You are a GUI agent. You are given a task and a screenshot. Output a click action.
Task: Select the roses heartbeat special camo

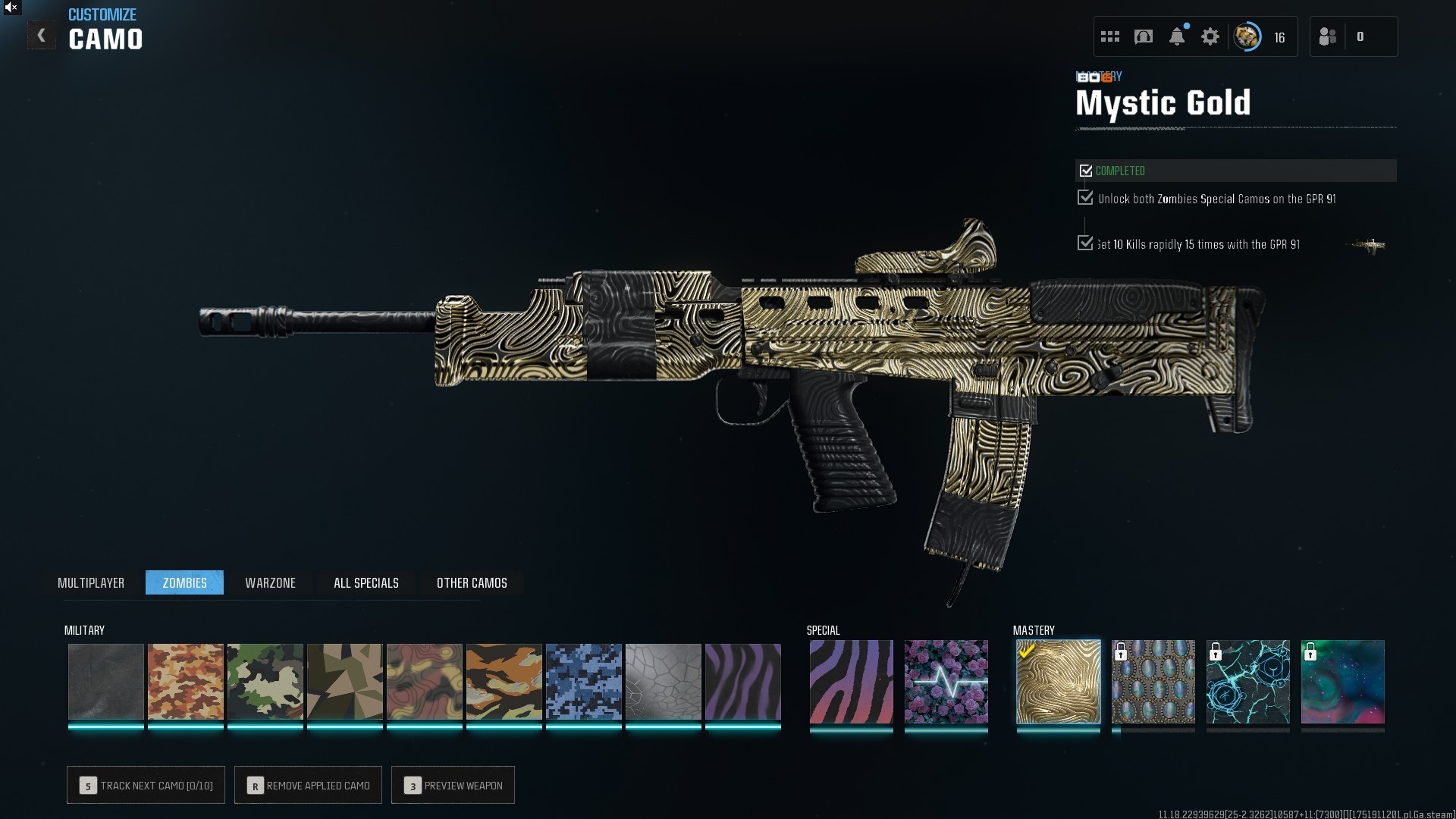pyautogui.click(x=946, y=681)
